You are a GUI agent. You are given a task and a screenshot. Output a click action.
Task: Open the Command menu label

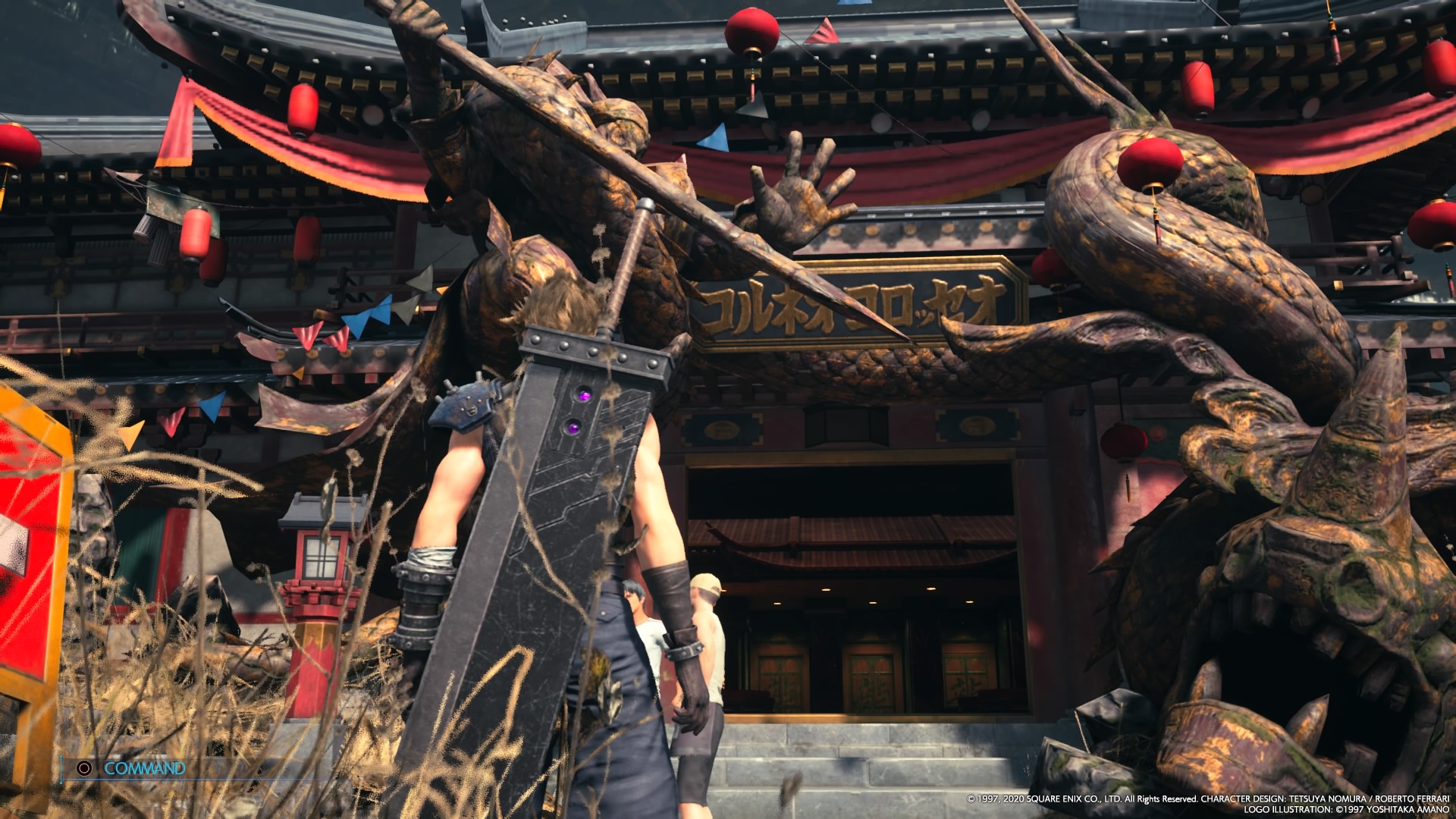pos(144,768)
